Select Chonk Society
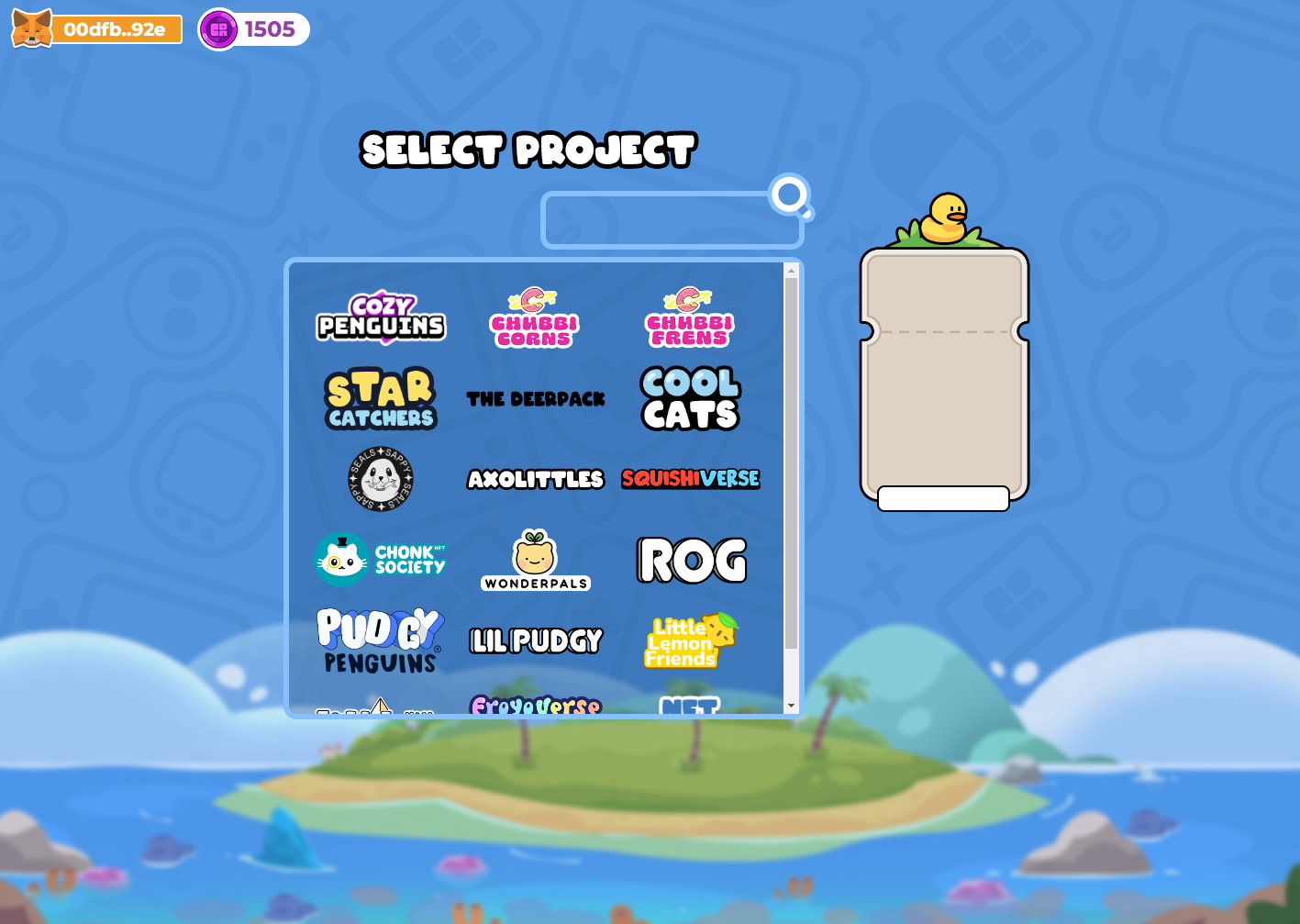The image size is (1300, 924). pos(380,558)
